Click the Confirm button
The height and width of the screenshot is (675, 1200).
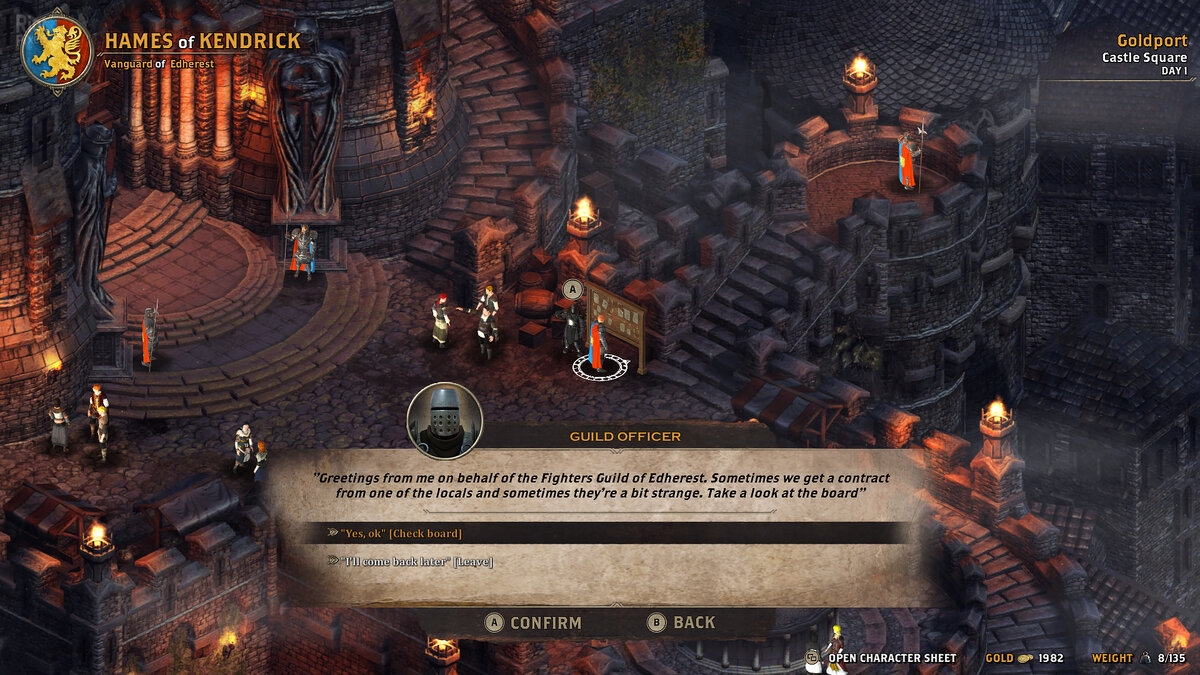(x=534, y=622)
